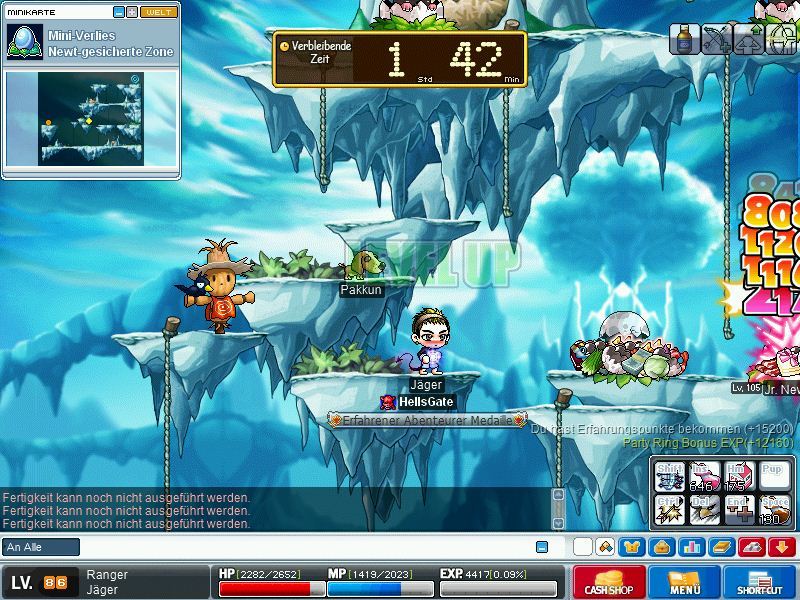
Task: Open the stats bar chart icon
Action: (x=691, y=547)
